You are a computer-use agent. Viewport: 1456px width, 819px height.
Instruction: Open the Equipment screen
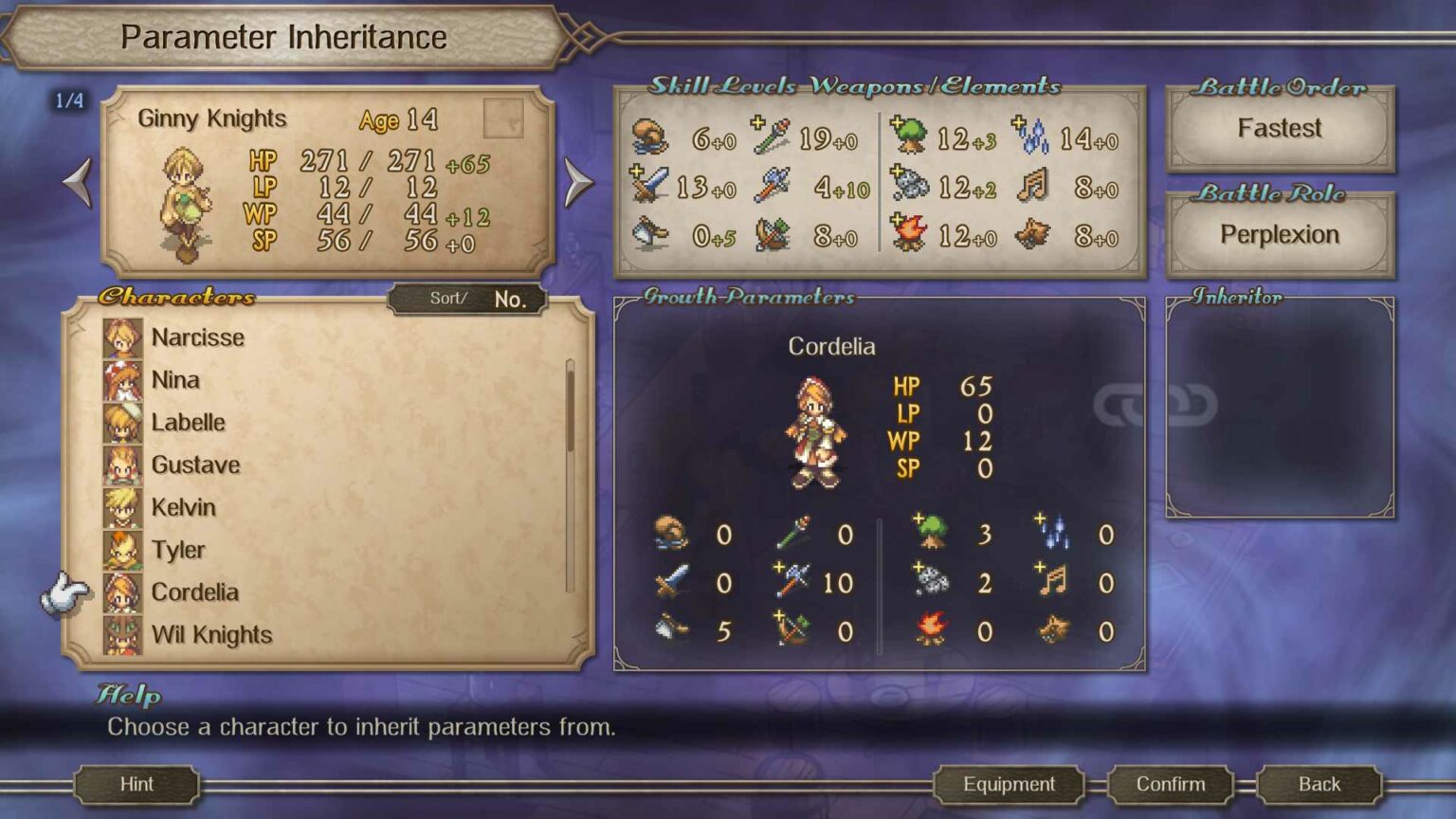click(x=1008, y=784)
